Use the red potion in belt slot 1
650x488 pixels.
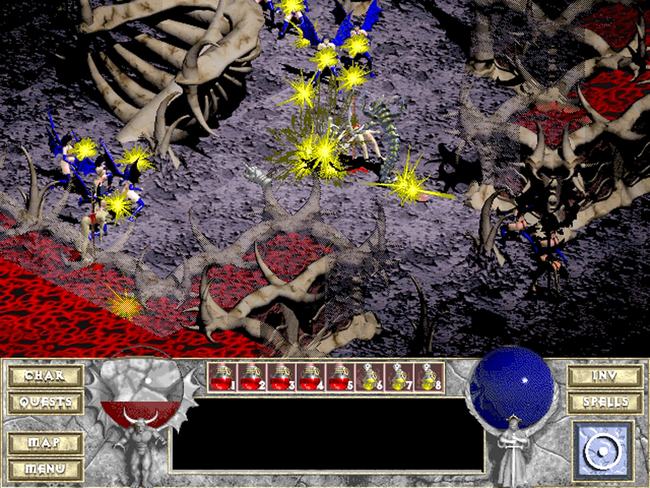click(x=223, y=377)
